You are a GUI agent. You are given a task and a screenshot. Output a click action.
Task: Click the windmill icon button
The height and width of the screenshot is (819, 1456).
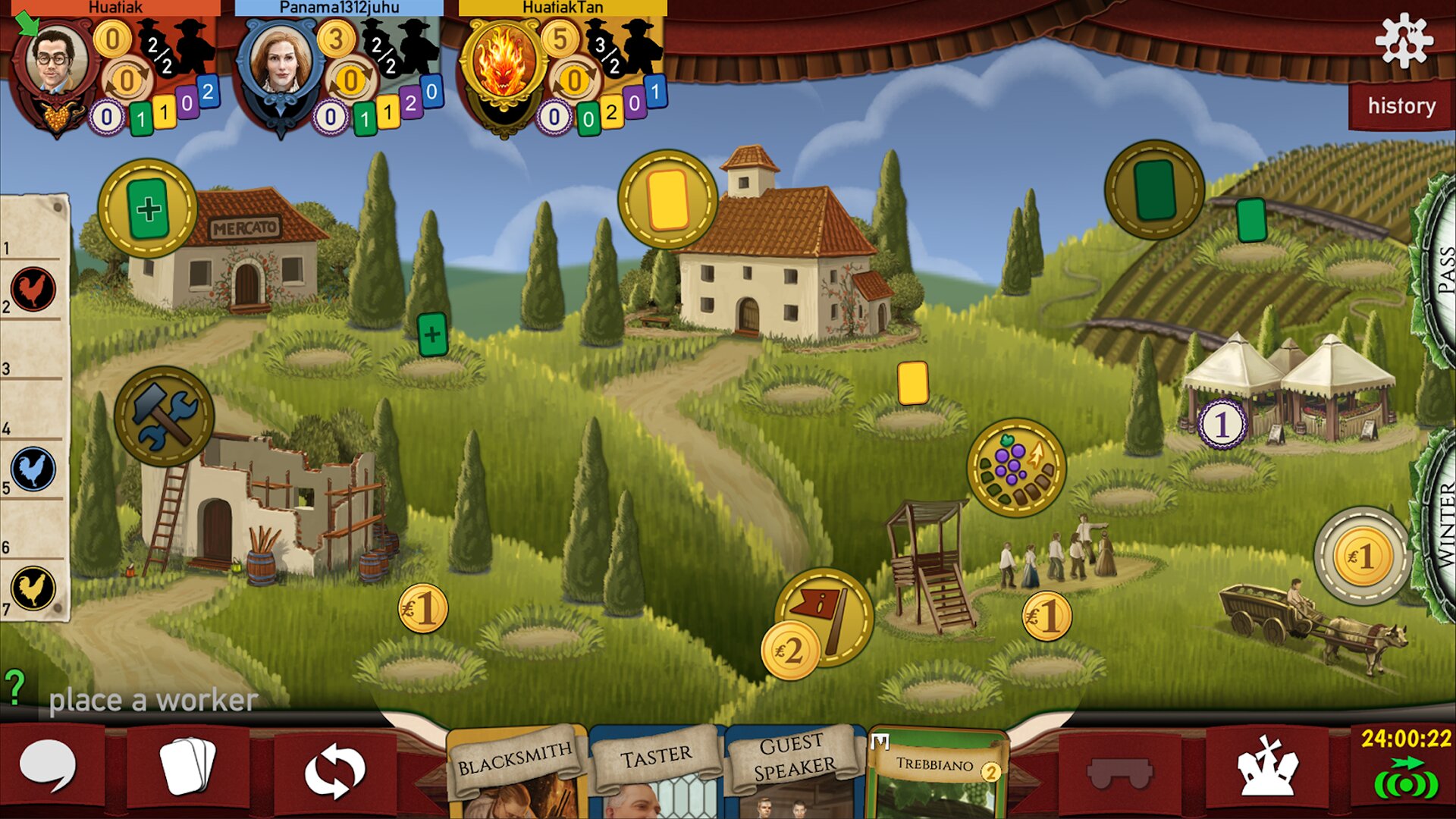(x=1266, y=767)
